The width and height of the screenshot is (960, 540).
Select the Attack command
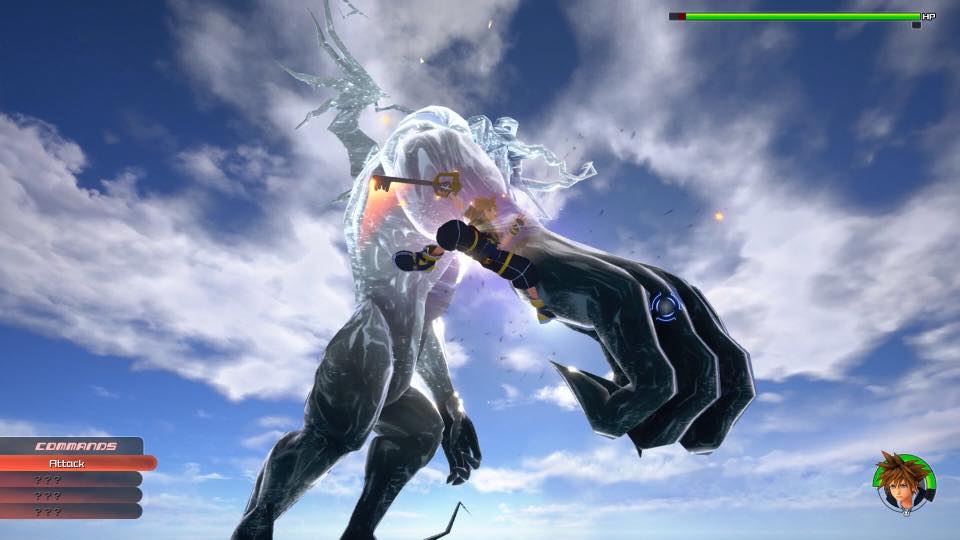point(70,463)
